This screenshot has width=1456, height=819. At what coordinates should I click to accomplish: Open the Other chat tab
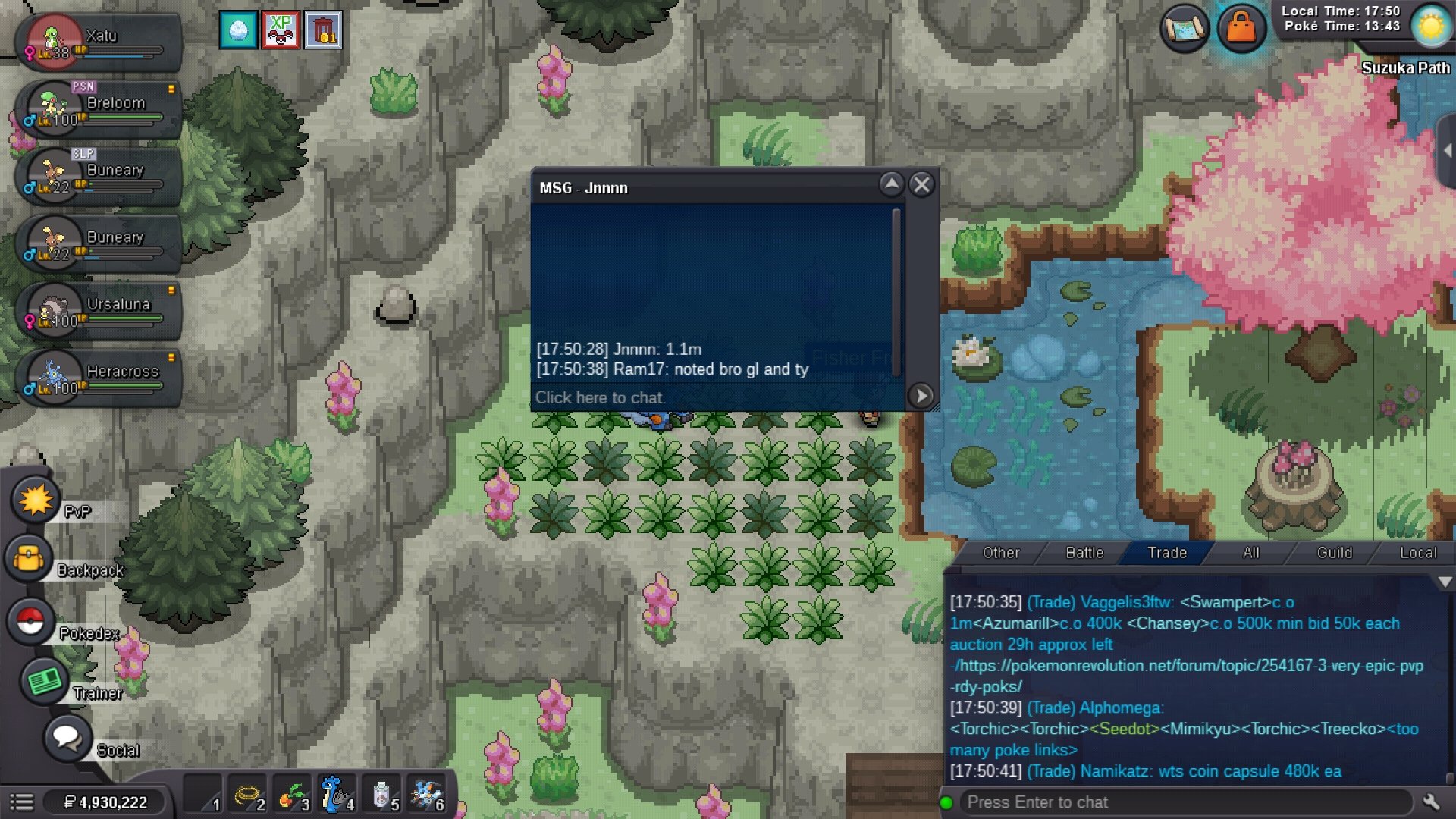pos(1000,553)
